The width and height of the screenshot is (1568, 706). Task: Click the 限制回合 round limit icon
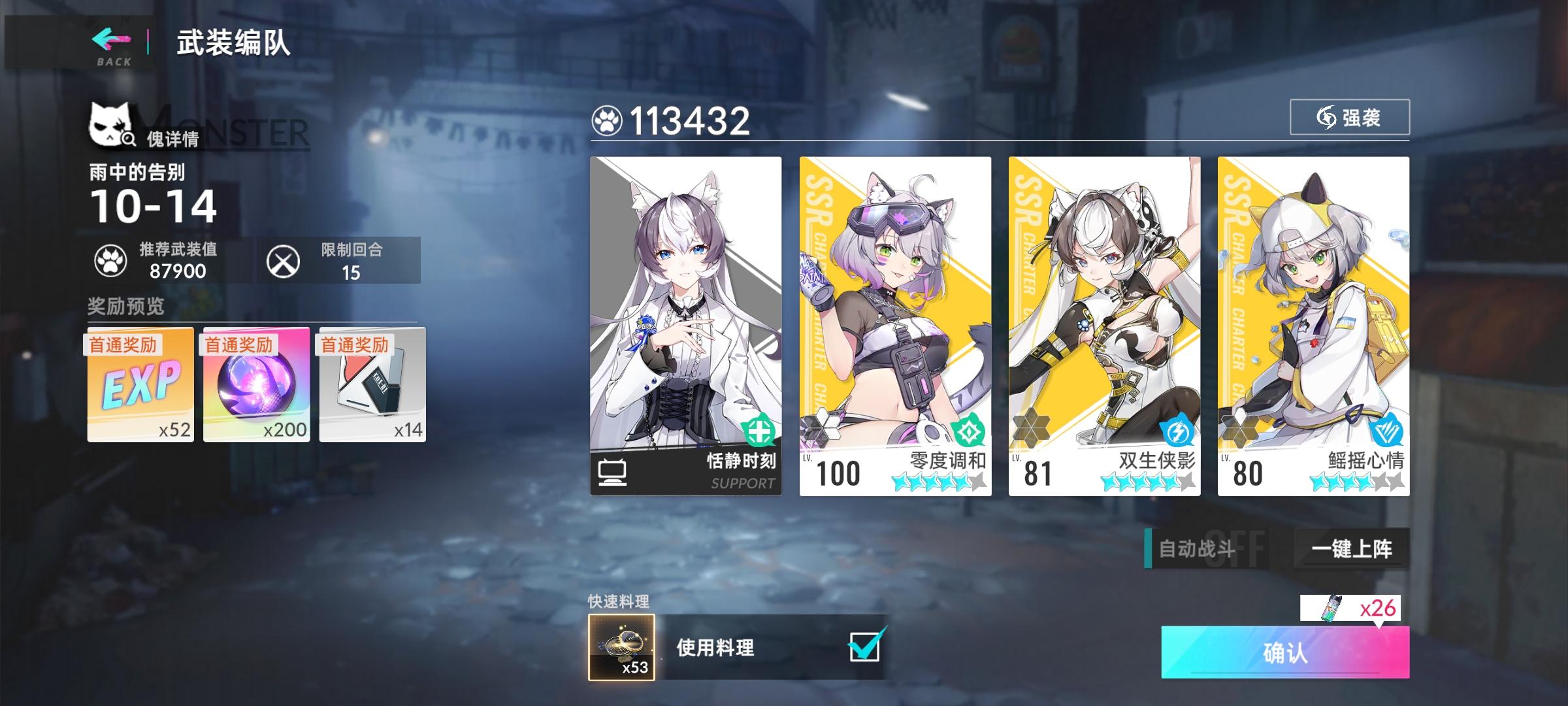pyautogui.click(x=284, y=261)
